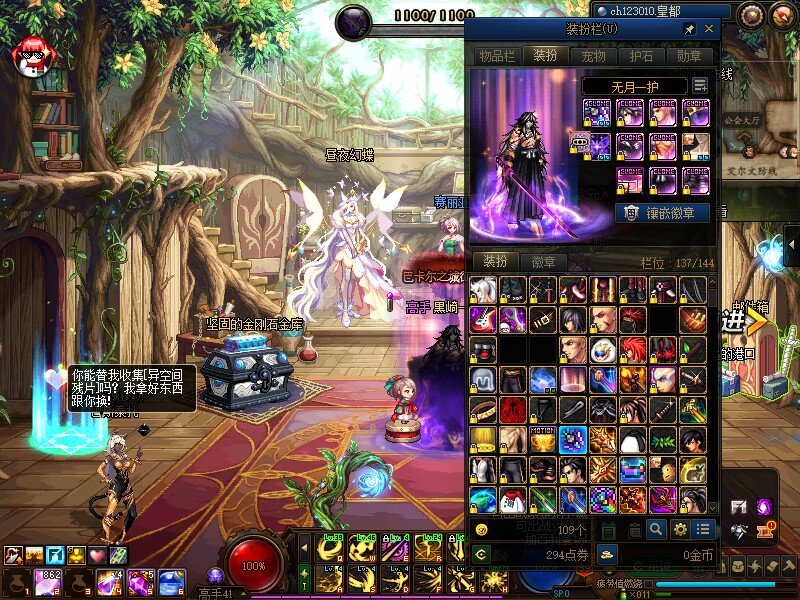Click the left arrow beside the skill bar
Viewport: 800px width, 600px height.
coord(304,547)
